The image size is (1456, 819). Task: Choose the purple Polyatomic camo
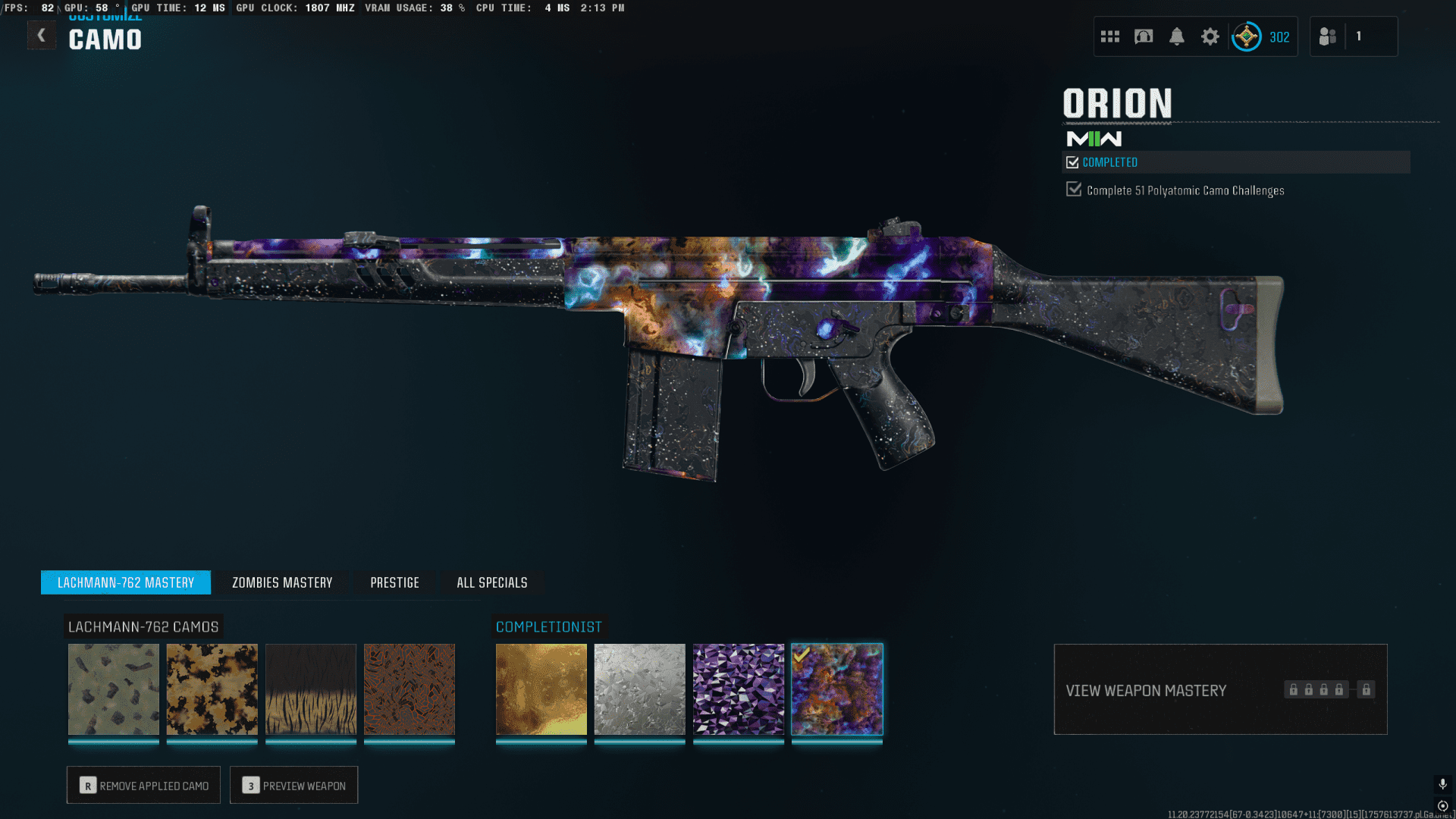[x=739, y=689]
